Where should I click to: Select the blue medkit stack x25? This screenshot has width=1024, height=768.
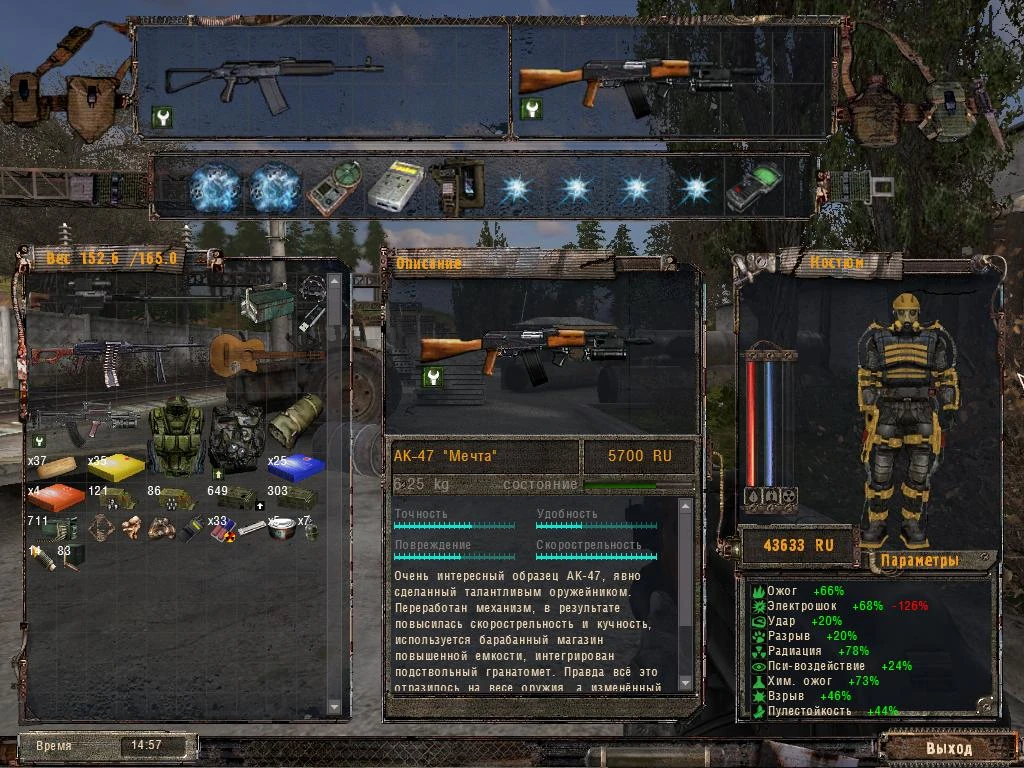(x=295, y=466)
